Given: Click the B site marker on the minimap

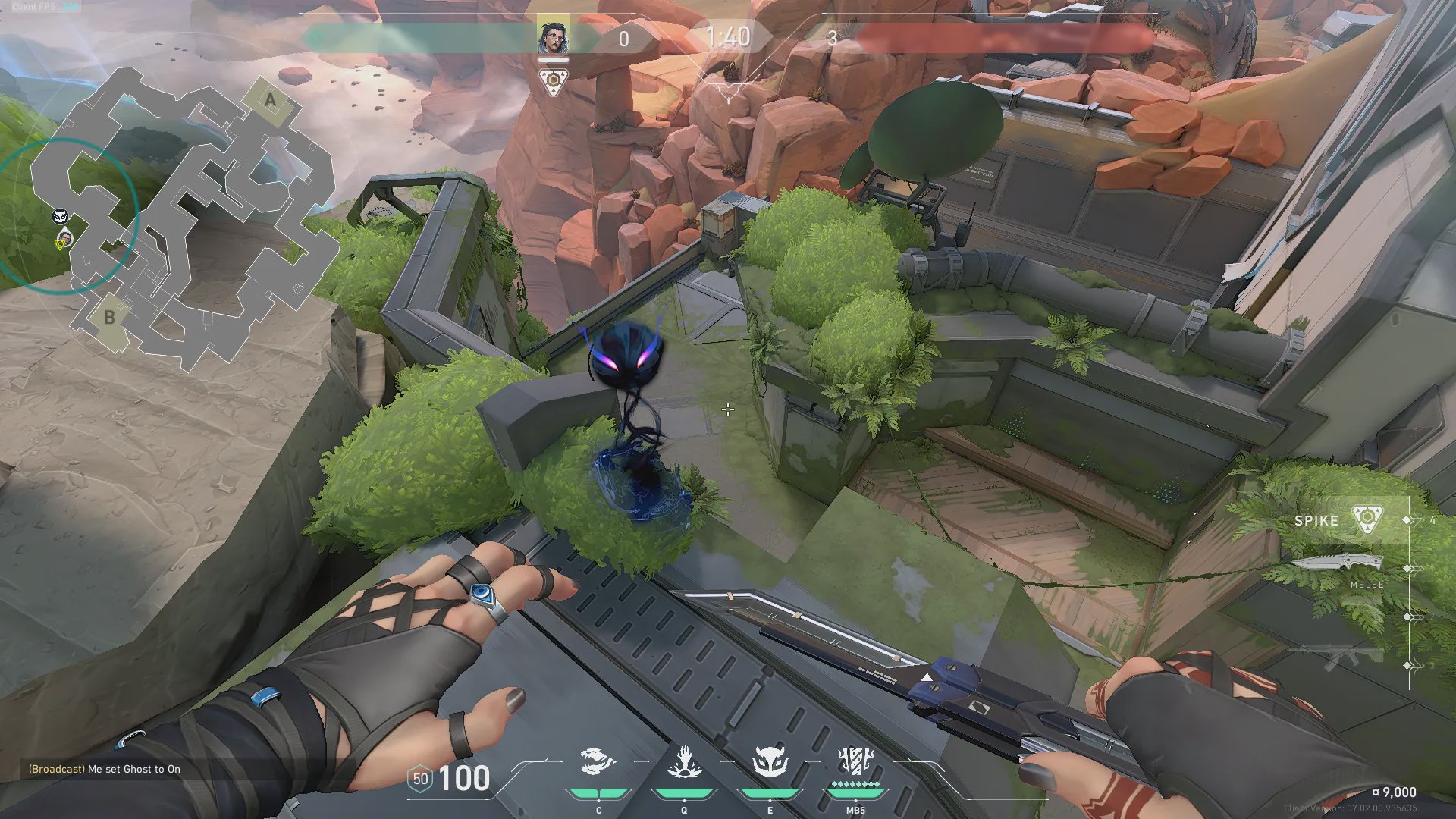Looking at the screenshot, I should click(110, 318).
